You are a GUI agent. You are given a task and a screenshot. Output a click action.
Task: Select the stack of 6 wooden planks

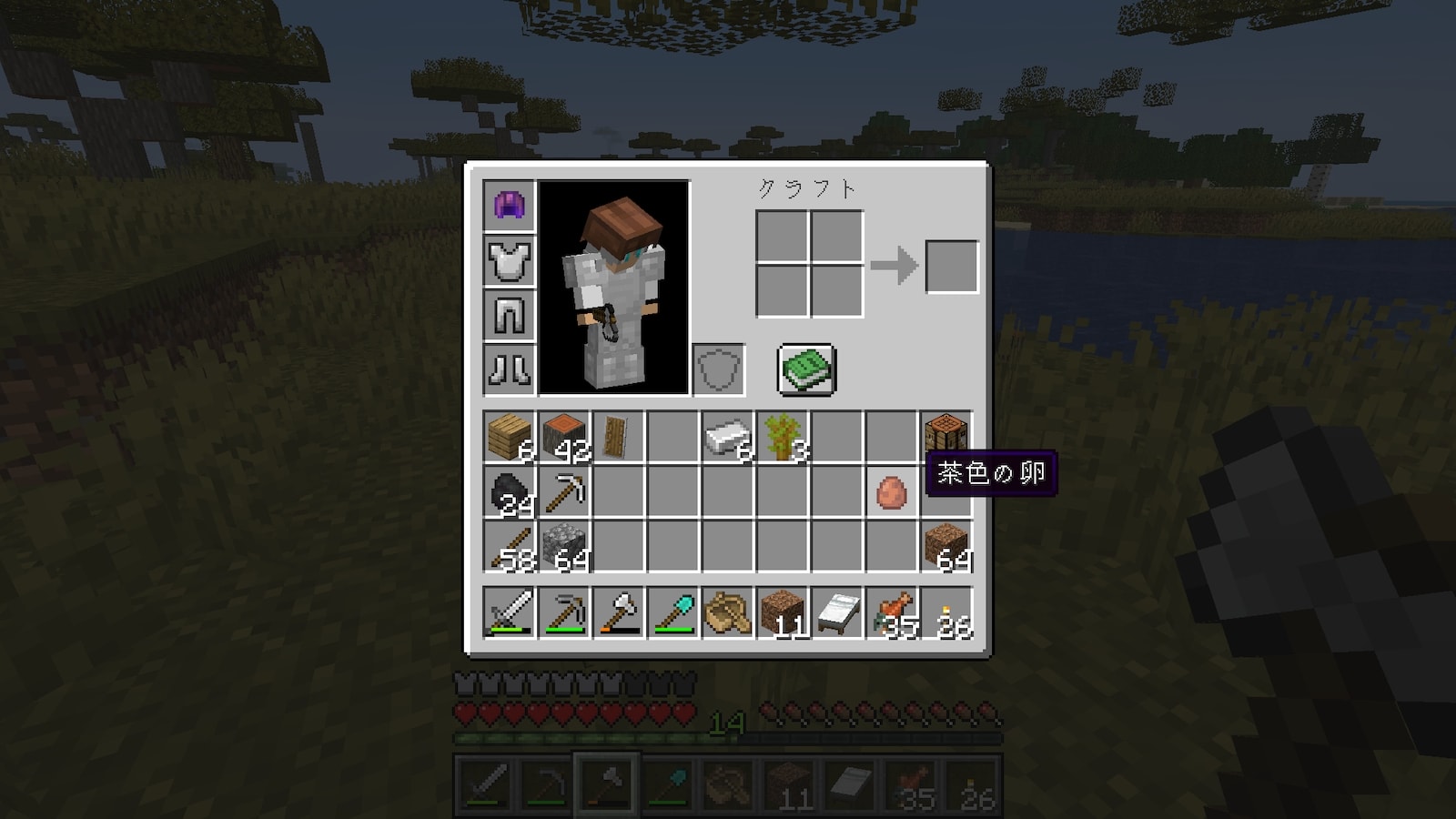click(510, 437)
